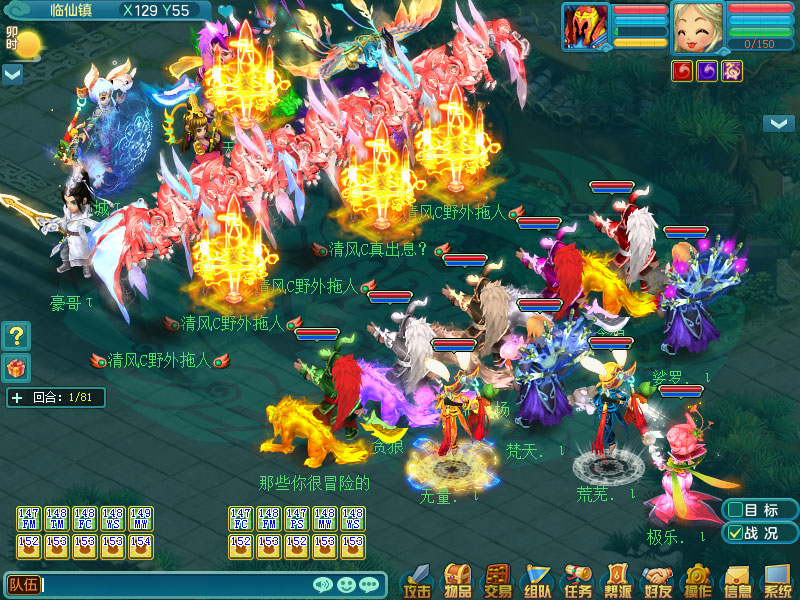Open the 好友 (Friends) handshake menu
This screenshot has height=600, width=800.
(657, 579)
